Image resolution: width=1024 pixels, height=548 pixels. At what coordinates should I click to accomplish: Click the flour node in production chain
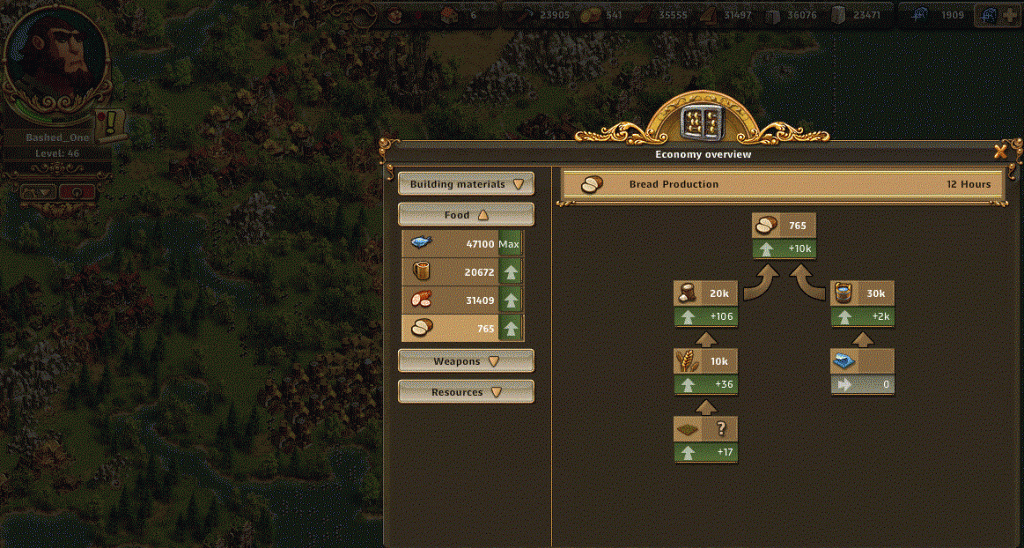(x=707, y=294)
